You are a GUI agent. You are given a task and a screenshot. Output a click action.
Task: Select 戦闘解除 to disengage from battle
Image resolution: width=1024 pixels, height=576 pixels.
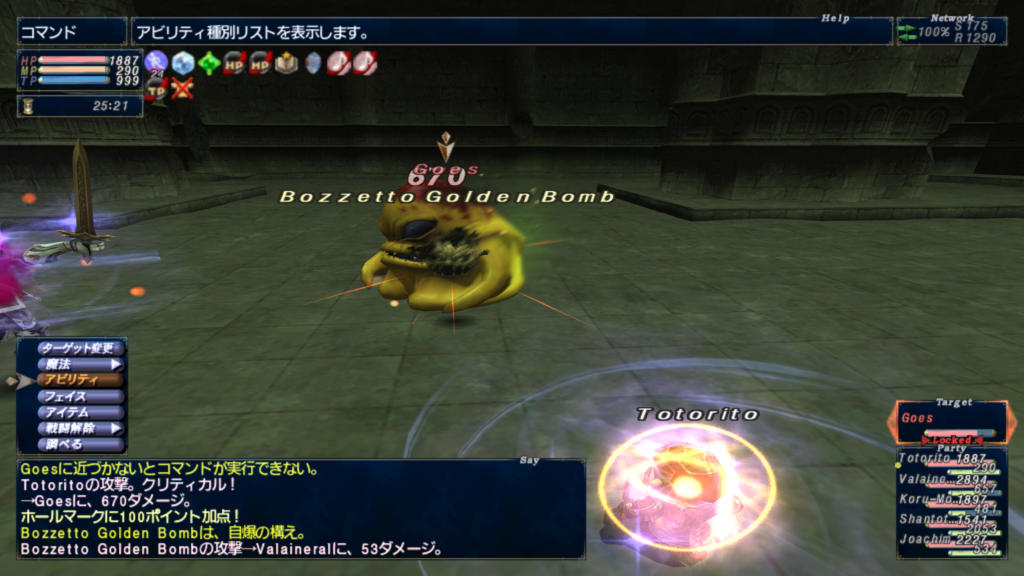81,428
